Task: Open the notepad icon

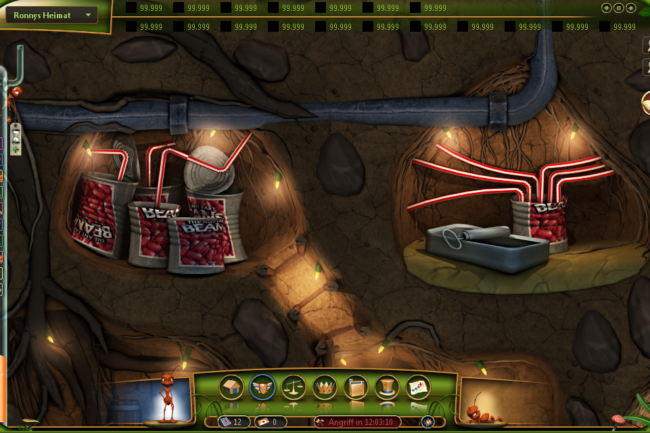Action: pos(356,387)
